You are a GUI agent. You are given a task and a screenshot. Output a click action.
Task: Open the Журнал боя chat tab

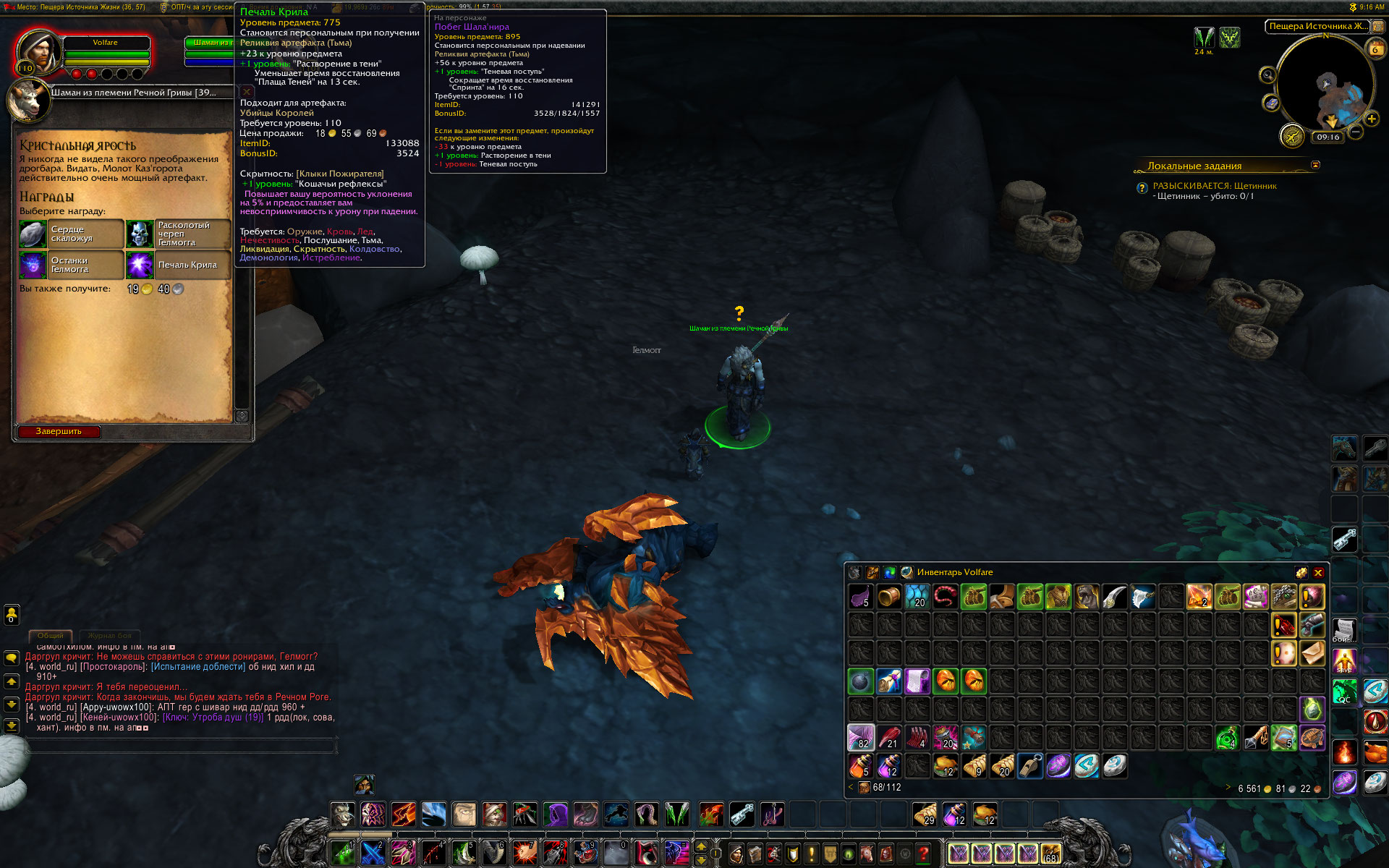110,636
